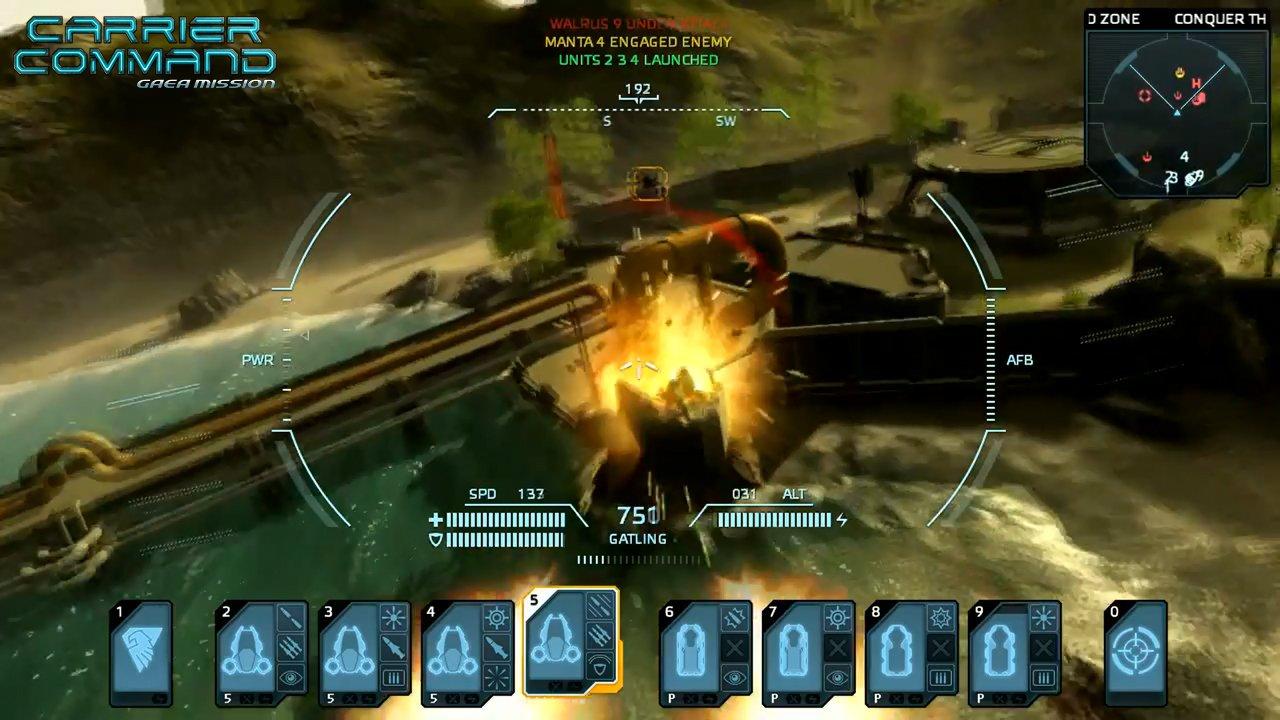Switch to the CONQUER TH objective tab

pos(1220,18)
